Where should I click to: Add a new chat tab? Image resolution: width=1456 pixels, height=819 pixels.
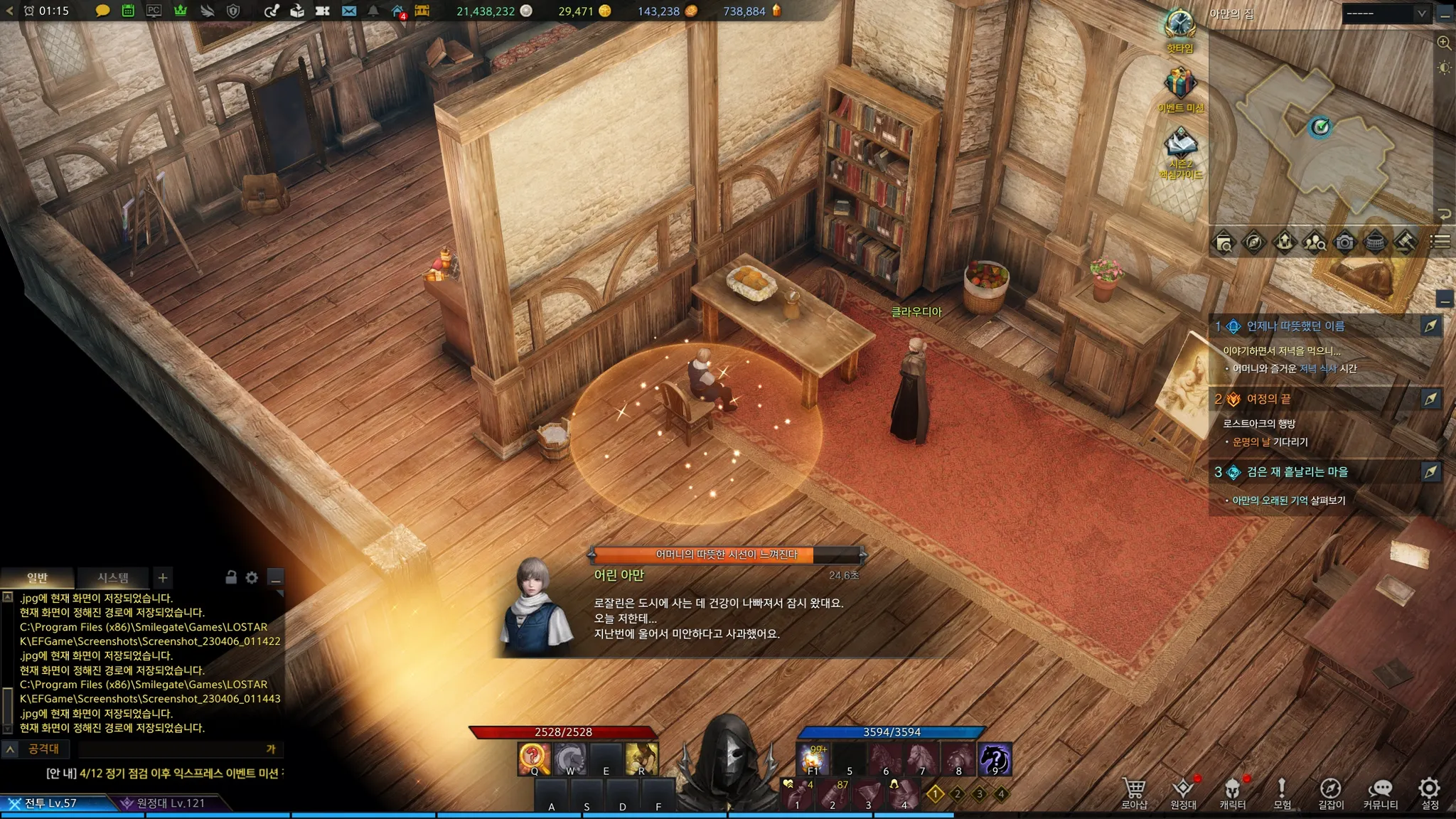point(163,577)
